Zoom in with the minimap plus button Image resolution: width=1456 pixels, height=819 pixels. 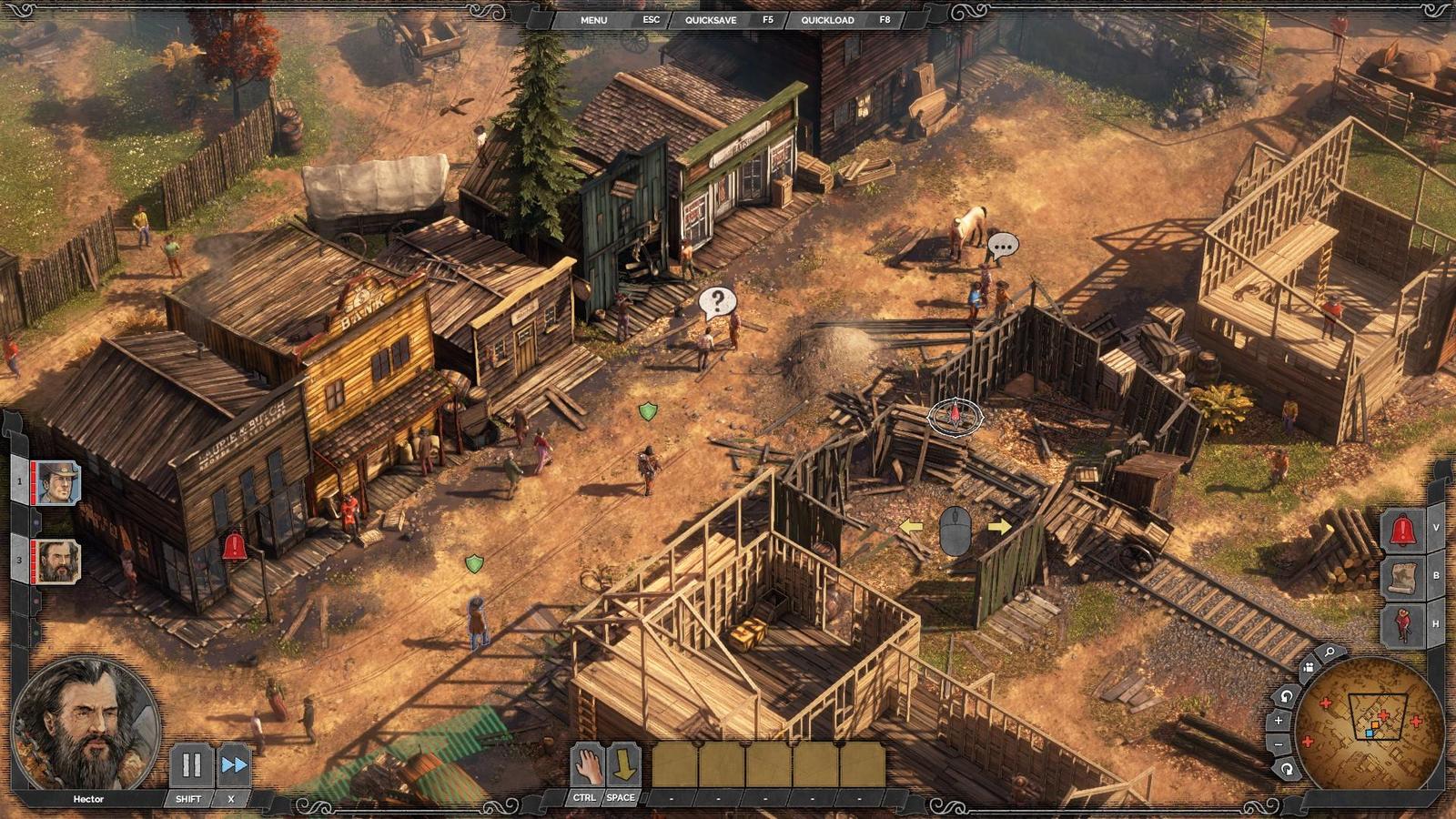1279,721
